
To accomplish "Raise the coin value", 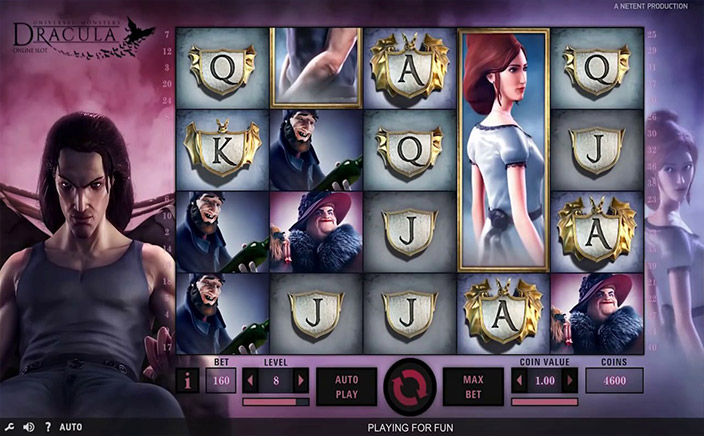I will tap(570, 380).
